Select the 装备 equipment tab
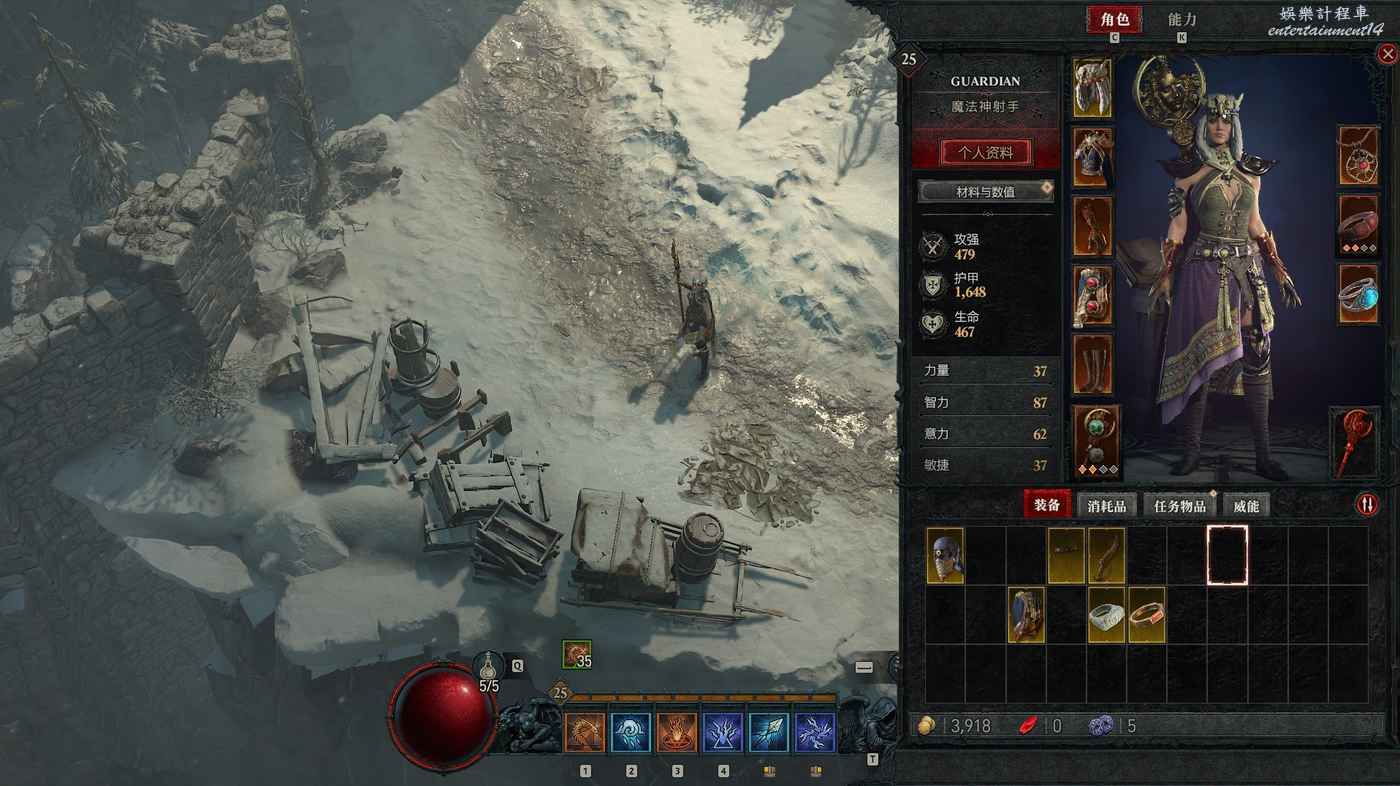1400x786 pixels. 1046,506
